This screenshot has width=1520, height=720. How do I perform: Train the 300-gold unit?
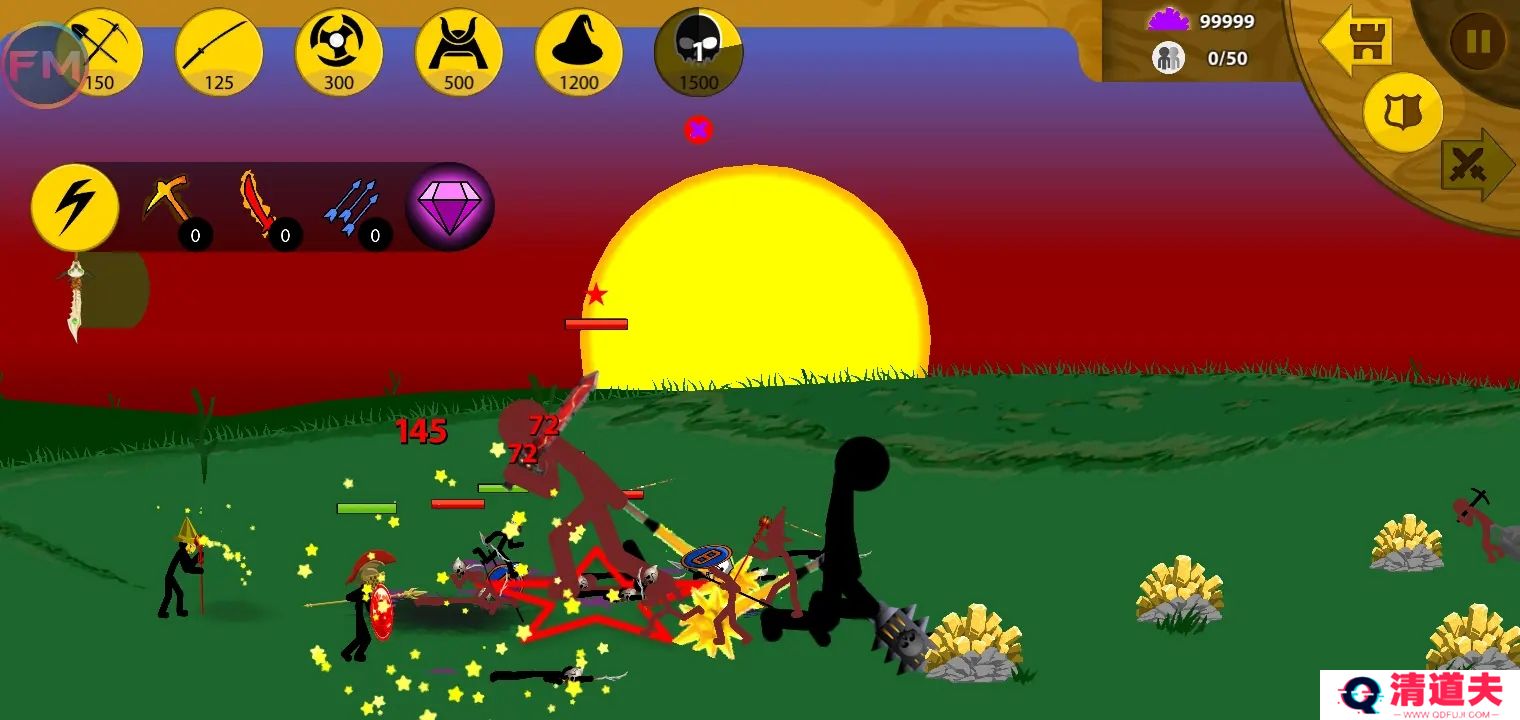pyautogui.click(x=339, y=52)
